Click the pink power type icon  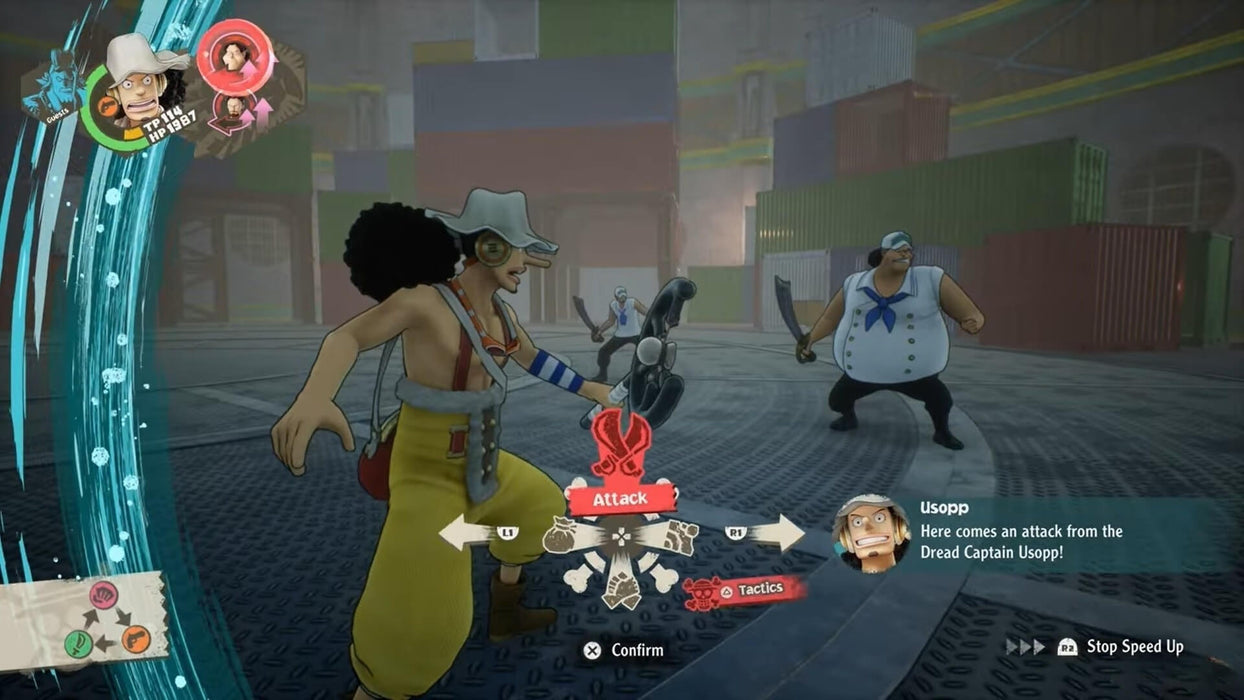(104, 596)
